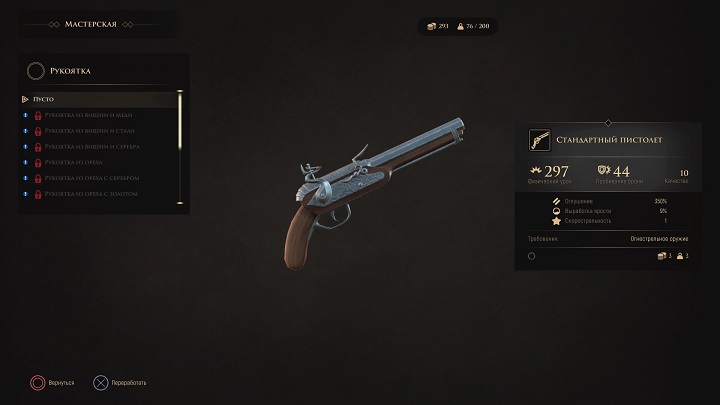Choose the plain "Рукоятка из ореха" handle
Viewport: 720px width, 405px height.
tap(76, 162)
